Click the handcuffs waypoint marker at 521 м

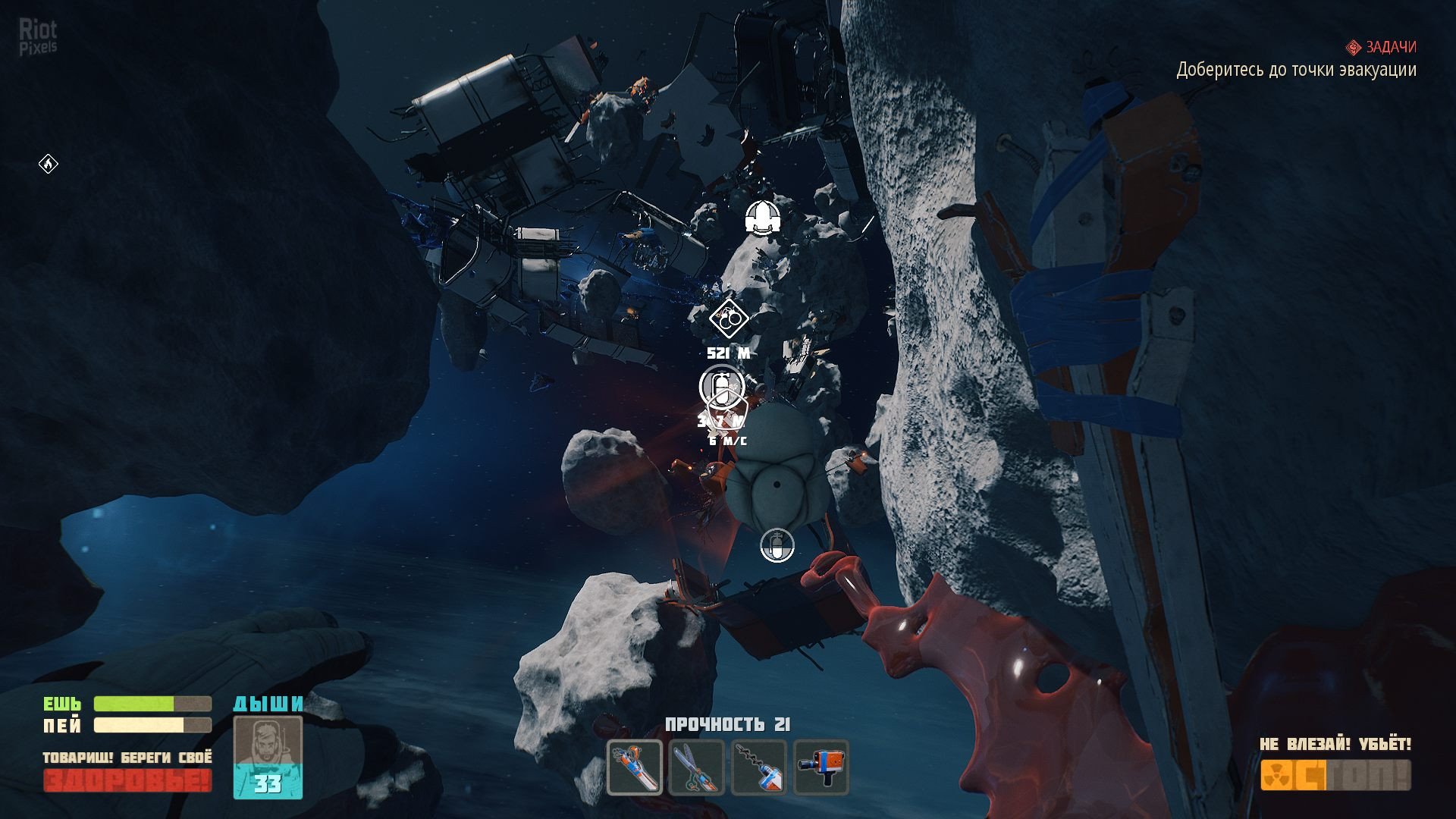pos(729,318)
